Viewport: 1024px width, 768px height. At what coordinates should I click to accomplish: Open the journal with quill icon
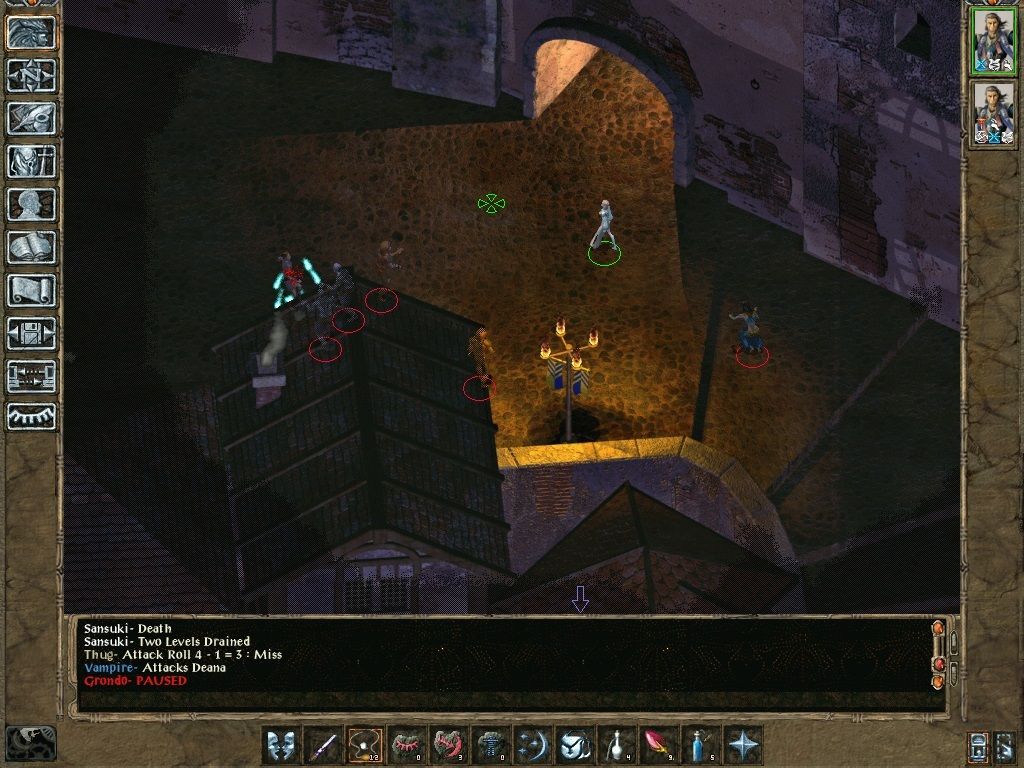pyautogui.click(x=30, y=118)
